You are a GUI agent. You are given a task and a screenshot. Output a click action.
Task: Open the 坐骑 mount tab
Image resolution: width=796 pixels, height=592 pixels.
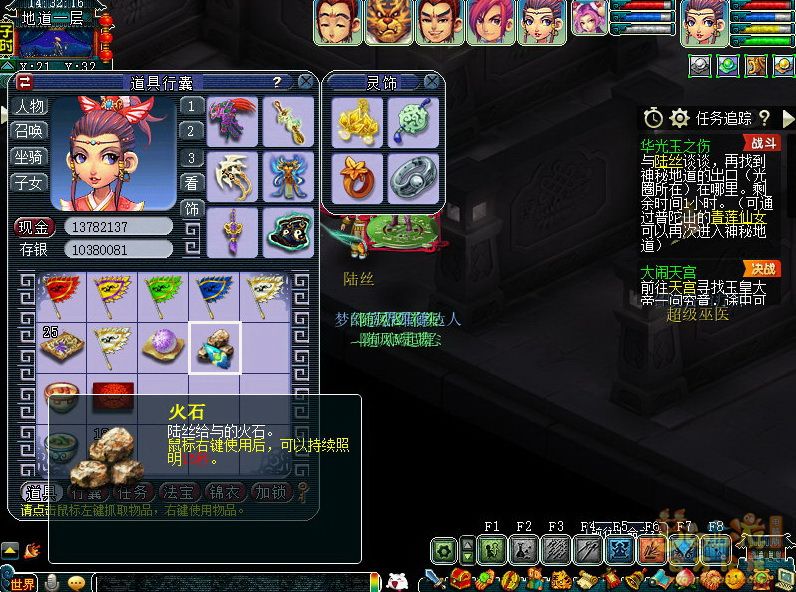coord(29,157)
